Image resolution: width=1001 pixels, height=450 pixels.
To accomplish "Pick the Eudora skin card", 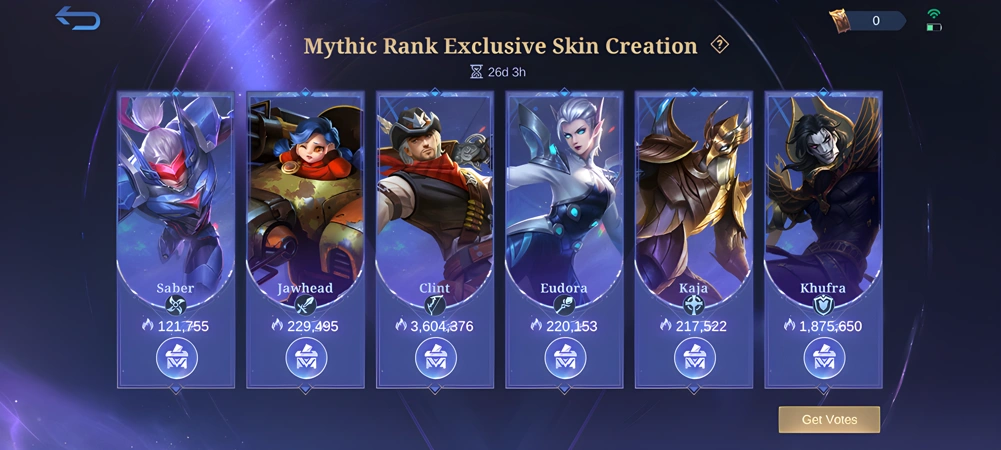I will [564, 190].
